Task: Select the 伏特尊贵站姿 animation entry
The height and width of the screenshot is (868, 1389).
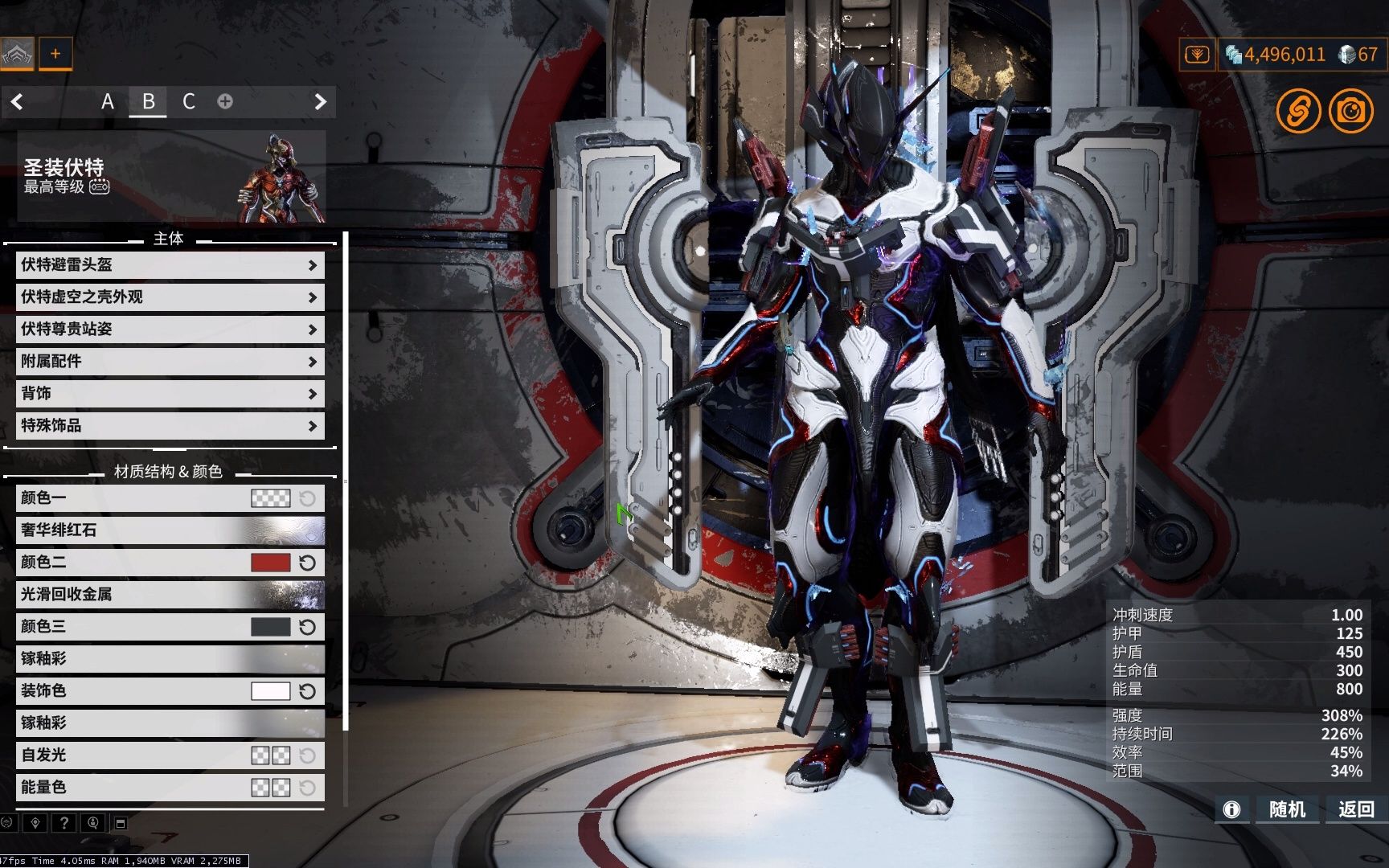Action: pos(170,330)
